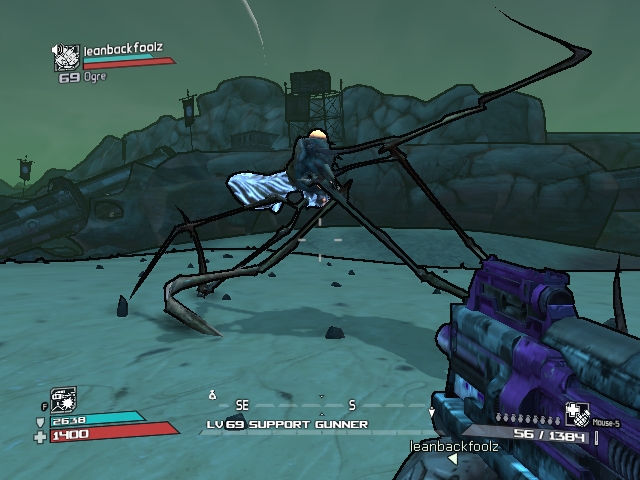Screen dimensions: 640x480
Task: Select teammate leanbackfoolz's portrait icon
Action: tap(67, 58)
